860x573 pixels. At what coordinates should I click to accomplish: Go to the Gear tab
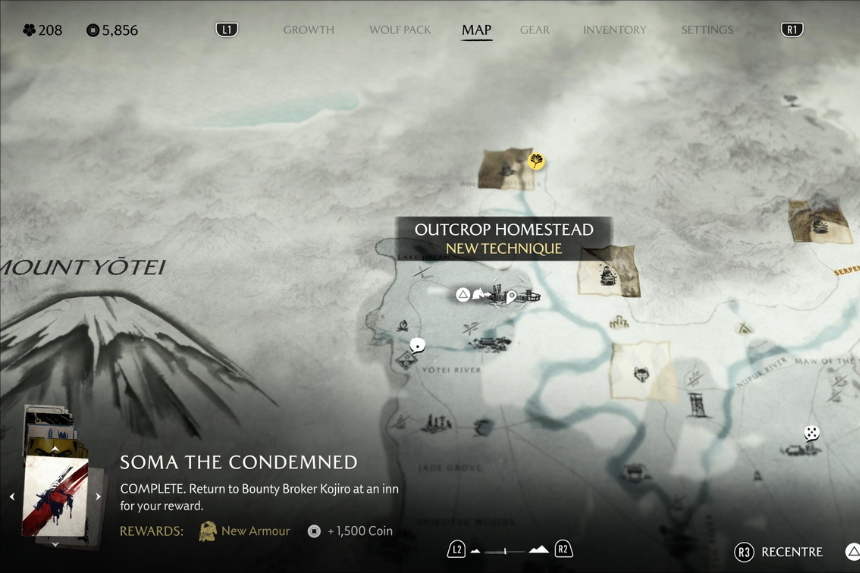click(x=535, y=30)
